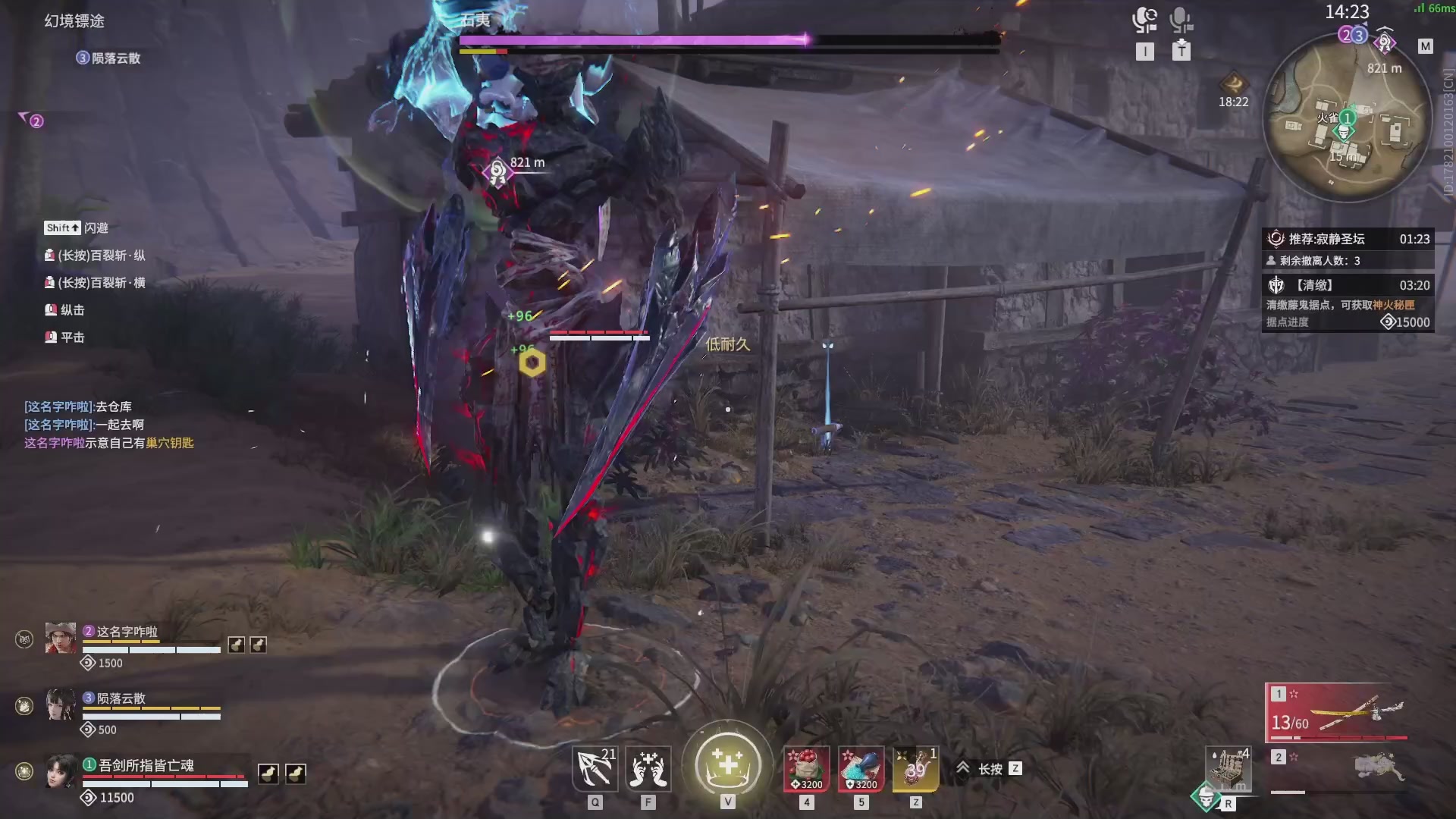Screen dimensions: 1456x819
Task: Click the golden wind timer icon
Action: (1234, 83)
